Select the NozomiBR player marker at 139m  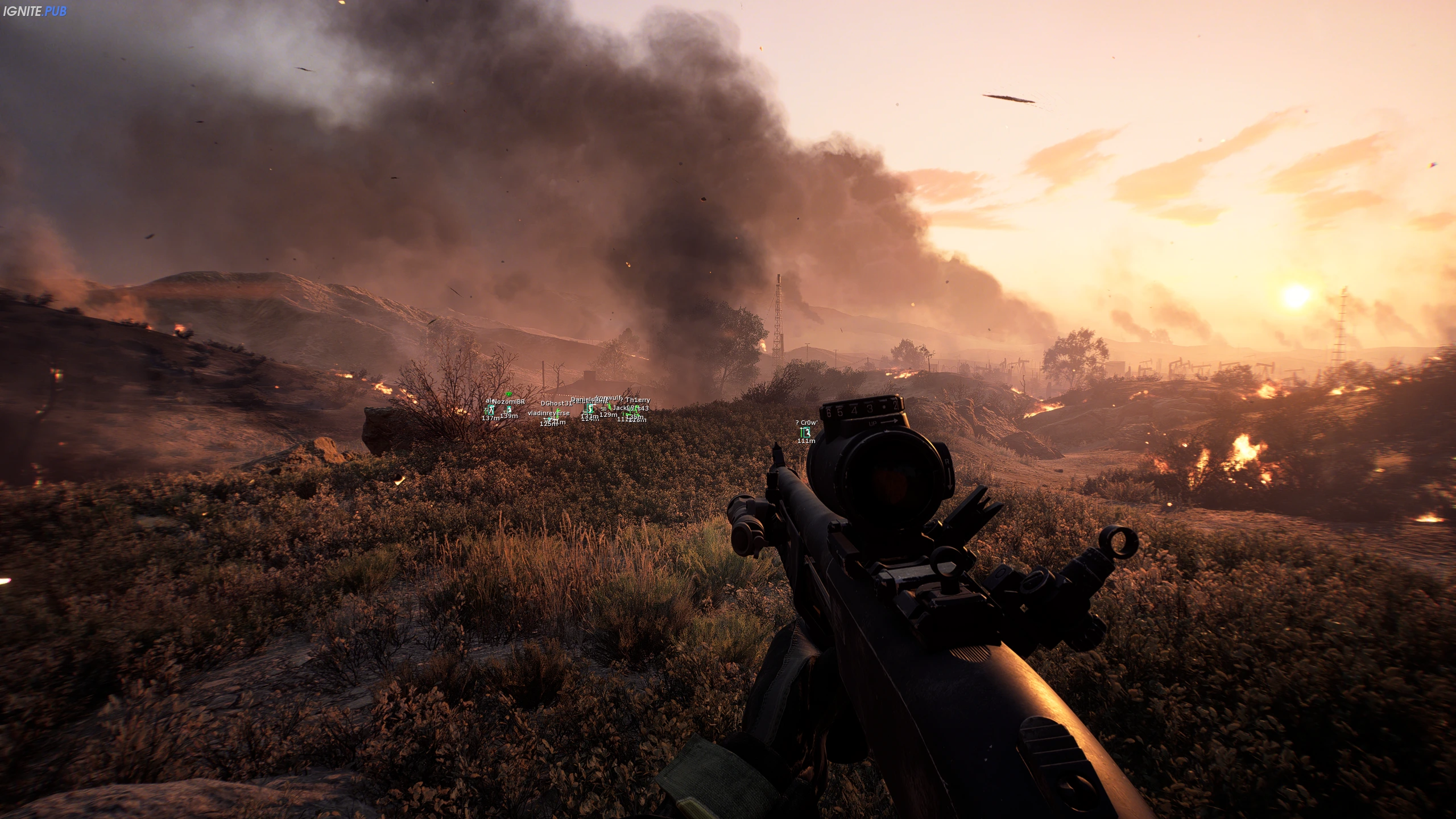pos(509,409)
